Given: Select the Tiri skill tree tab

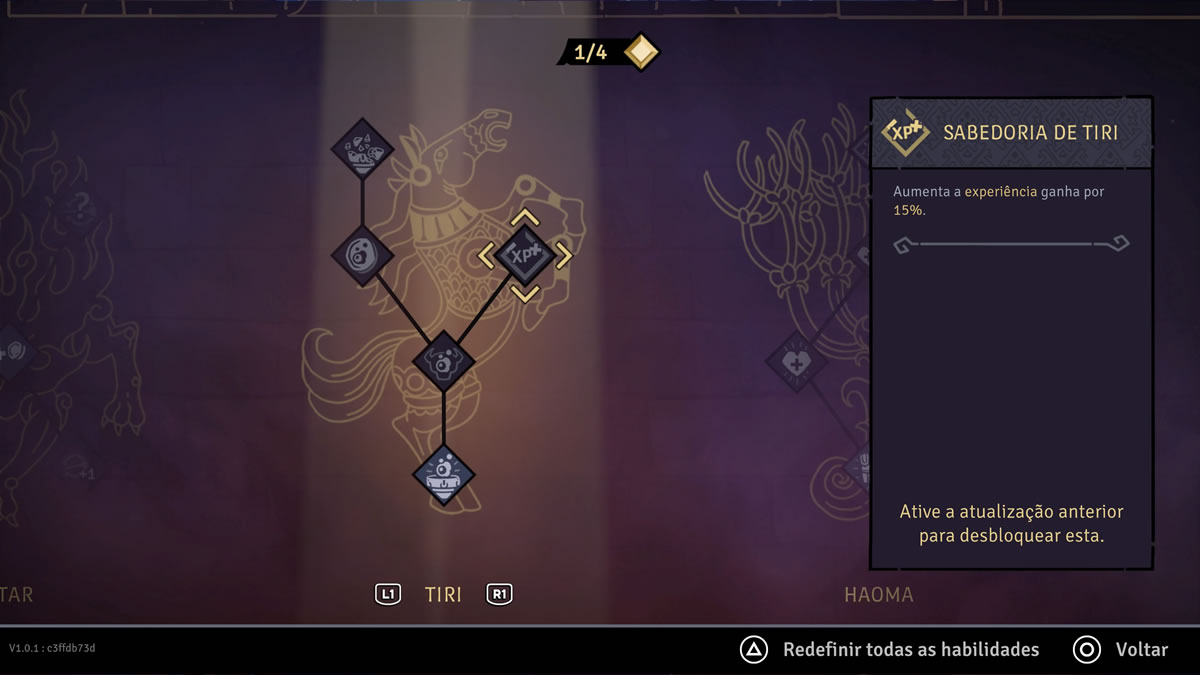Looking at the screenshot, I should (x=443, y=595).
